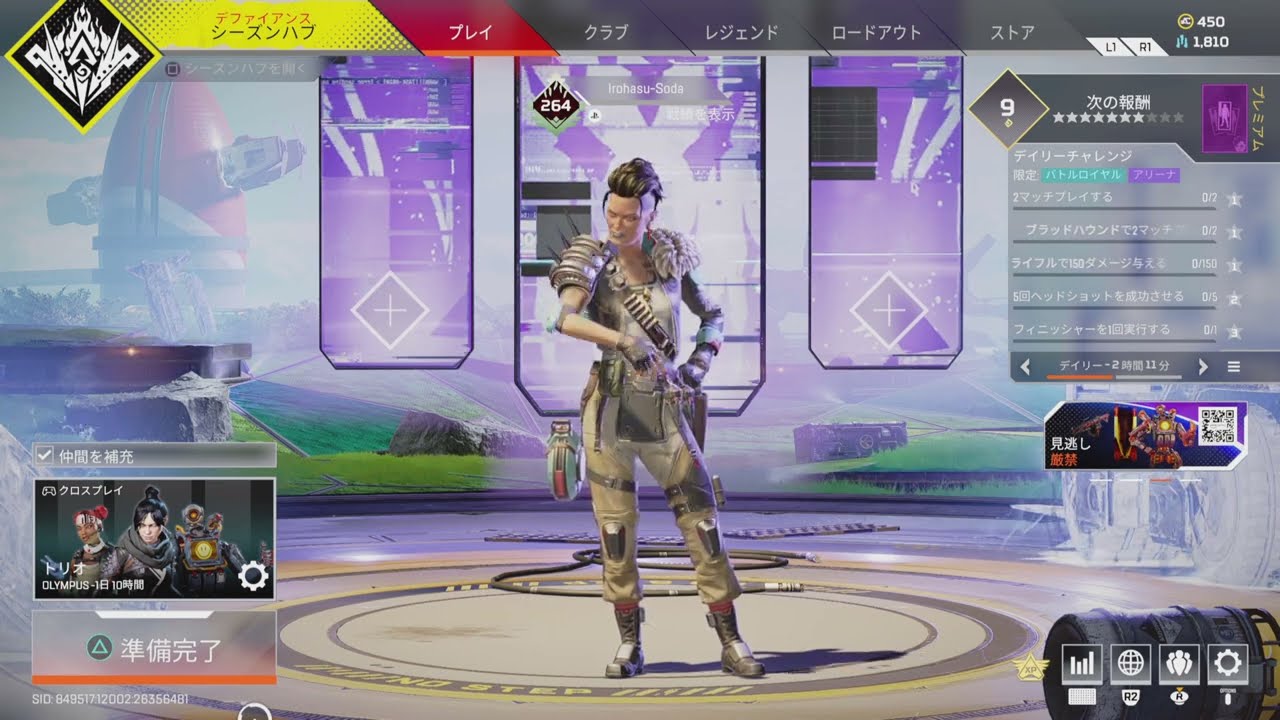Toggle the アリーナ challenge filter
The width and height of the screenshot is (1280, 720).
coord(1155,174)
